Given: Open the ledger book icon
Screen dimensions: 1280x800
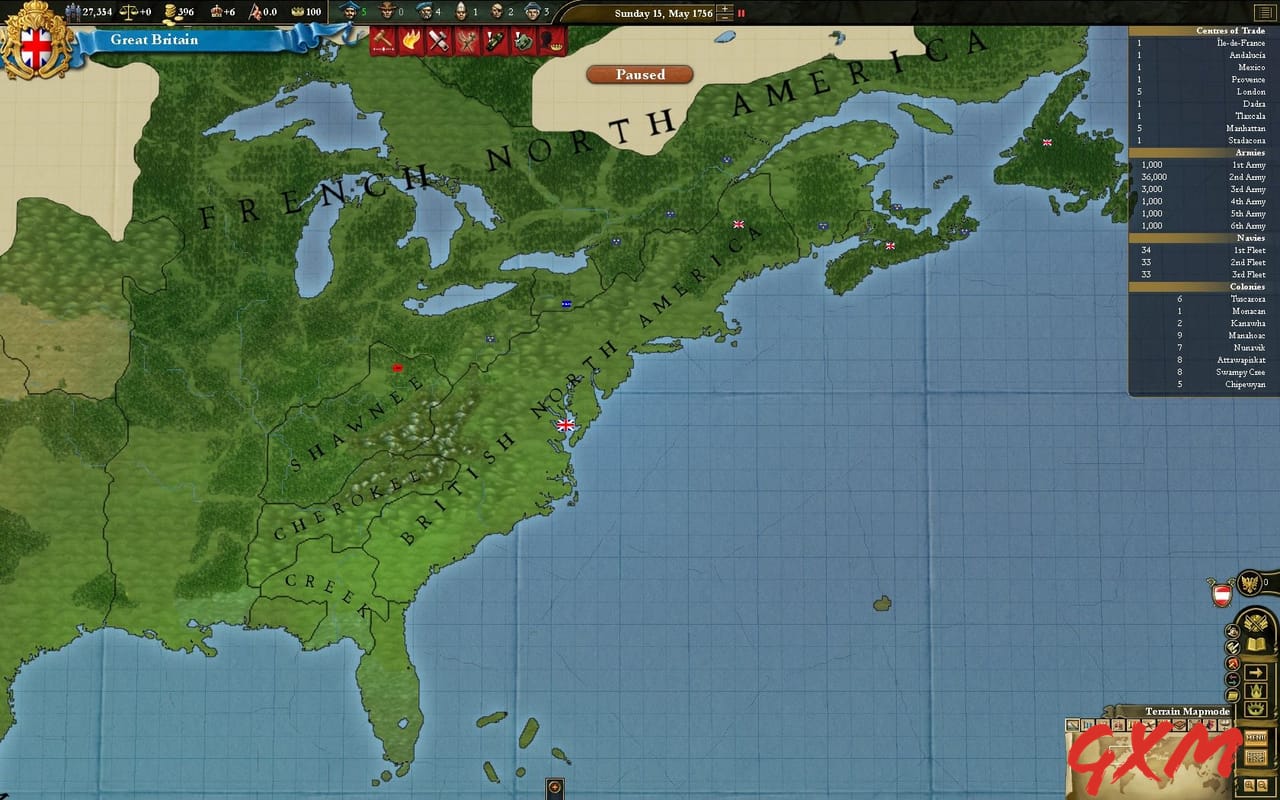Looking at the screenshot, I should pyautogui.click(x=1255, y=643).
